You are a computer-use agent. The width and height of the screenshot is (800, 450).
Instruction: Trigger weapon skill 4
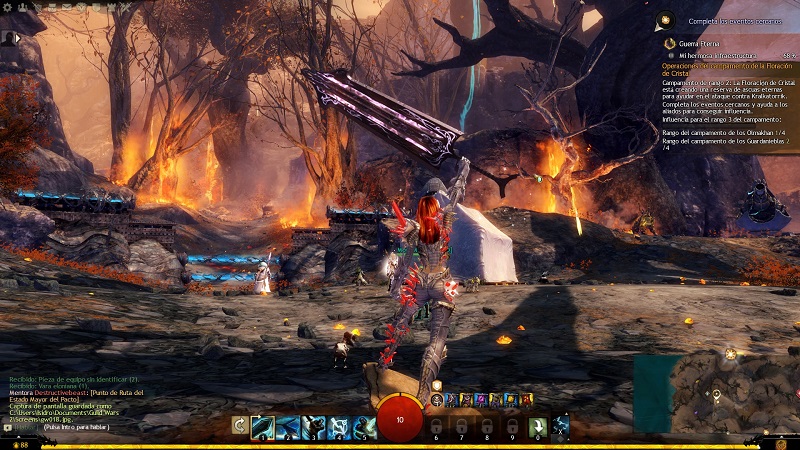coord(338,427)
